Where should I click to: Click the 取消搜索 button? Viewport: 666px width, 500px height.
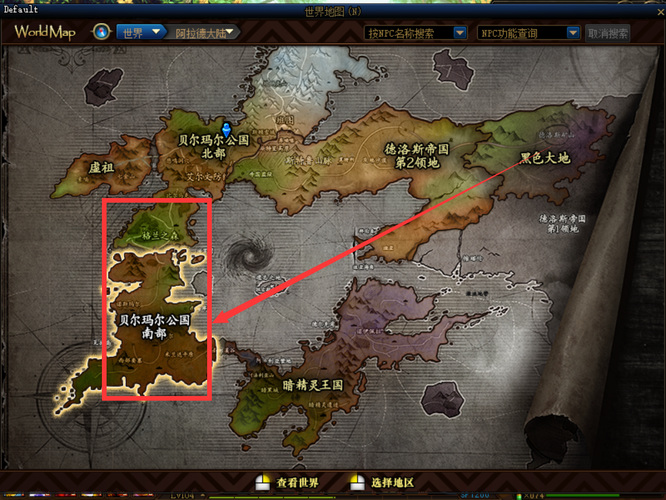point(609,32)
